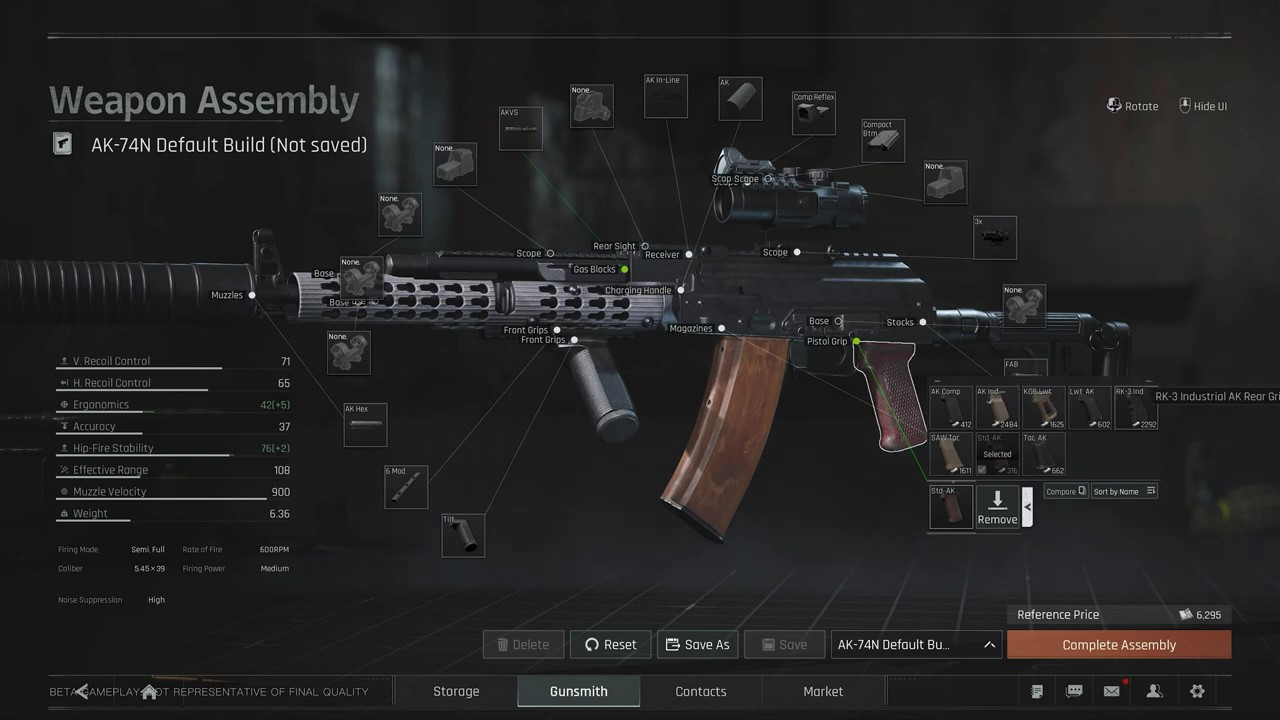Open settings via the gear icon

(x=1197, y=691)
